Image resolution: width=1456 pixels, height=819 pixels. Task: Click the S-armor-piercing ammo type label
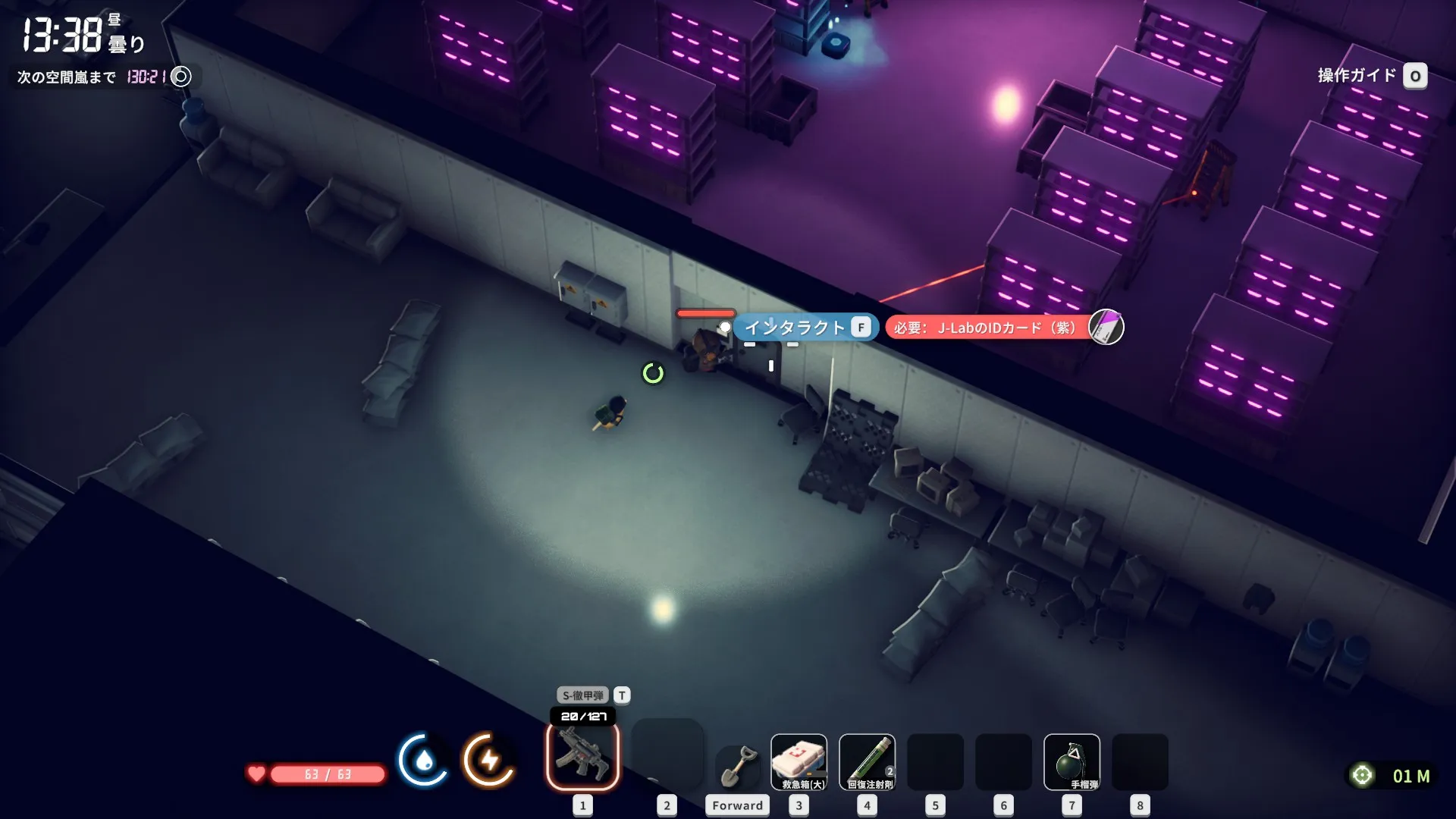(583, 695)
